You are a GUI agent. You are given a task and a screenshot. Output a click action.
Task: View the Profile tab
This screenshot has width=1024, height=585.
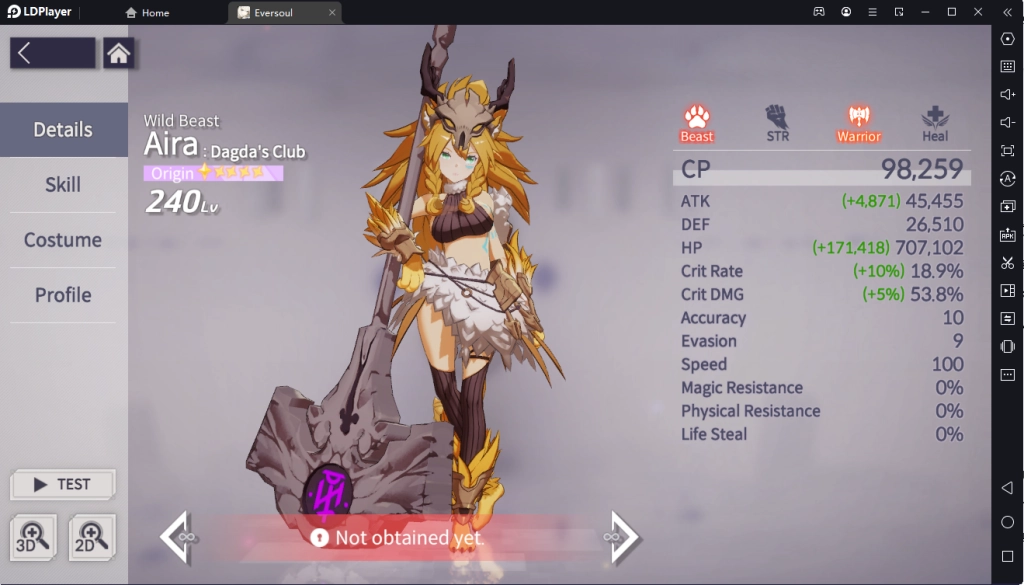(63, 295)
